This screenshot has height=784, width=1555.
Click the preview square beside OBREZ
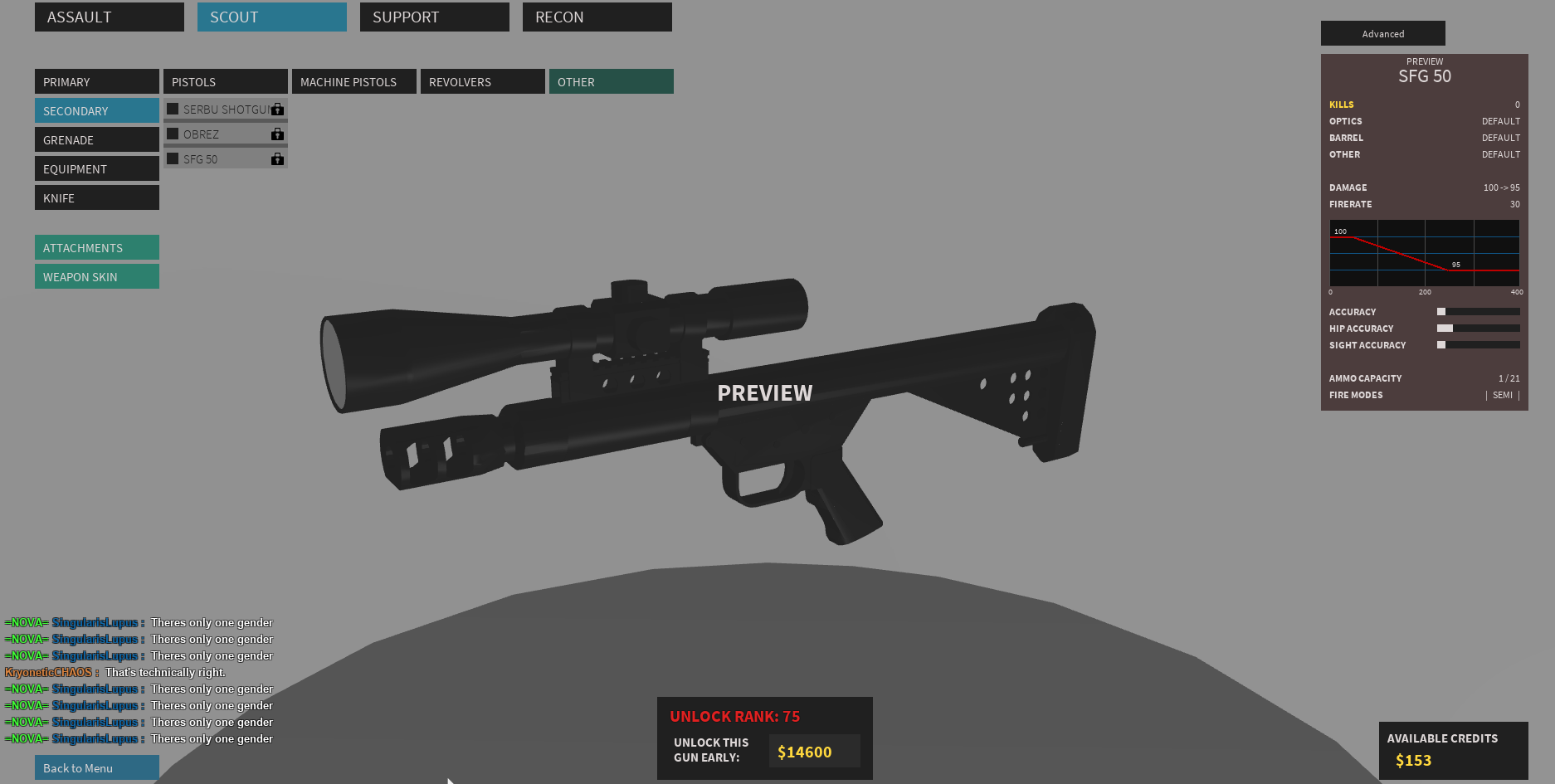173,134
